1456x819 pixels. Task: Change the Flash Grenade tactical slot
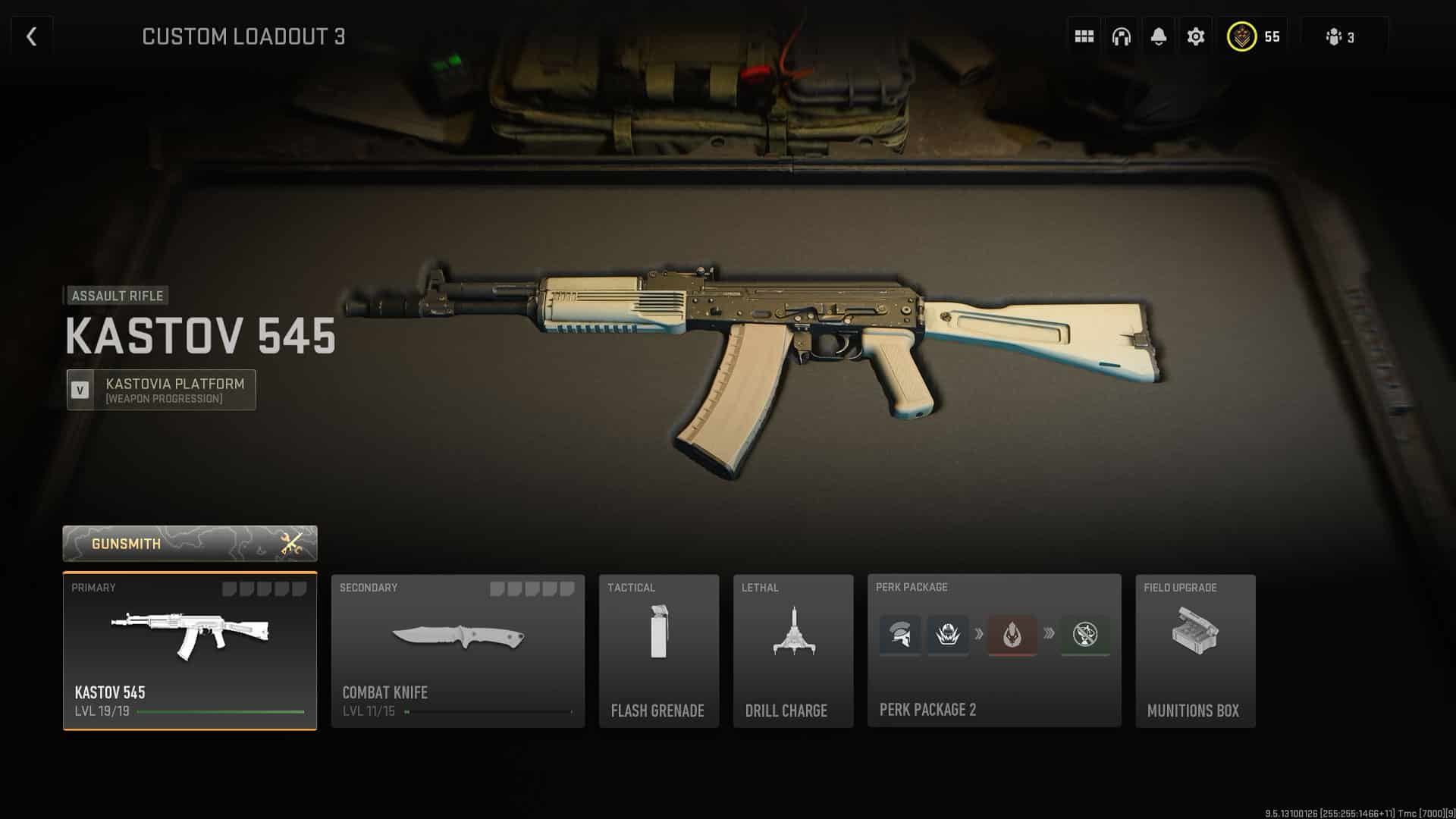658,652
